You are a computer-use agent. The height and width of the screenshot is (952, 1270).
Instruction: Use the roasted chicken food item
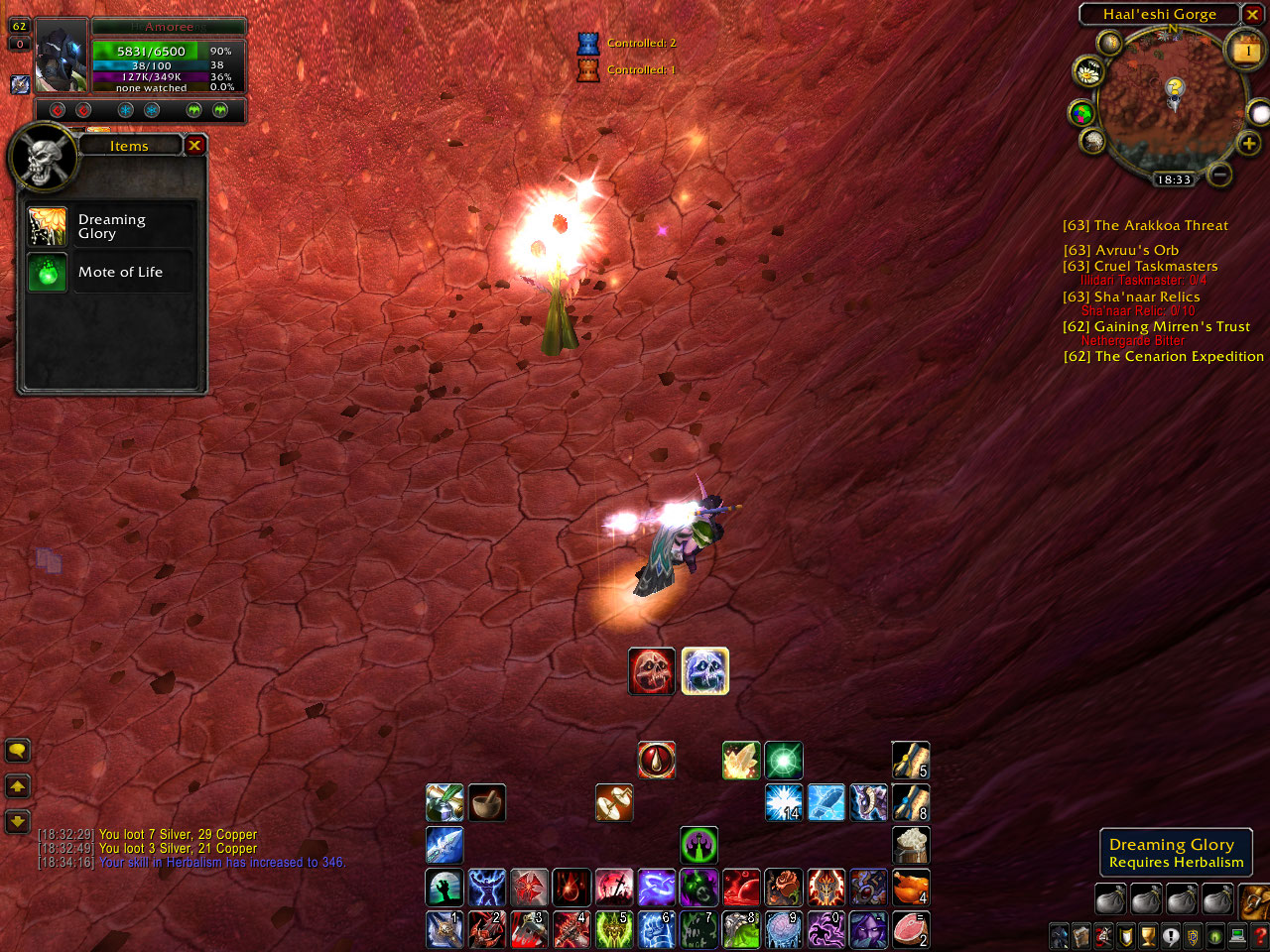910,888
